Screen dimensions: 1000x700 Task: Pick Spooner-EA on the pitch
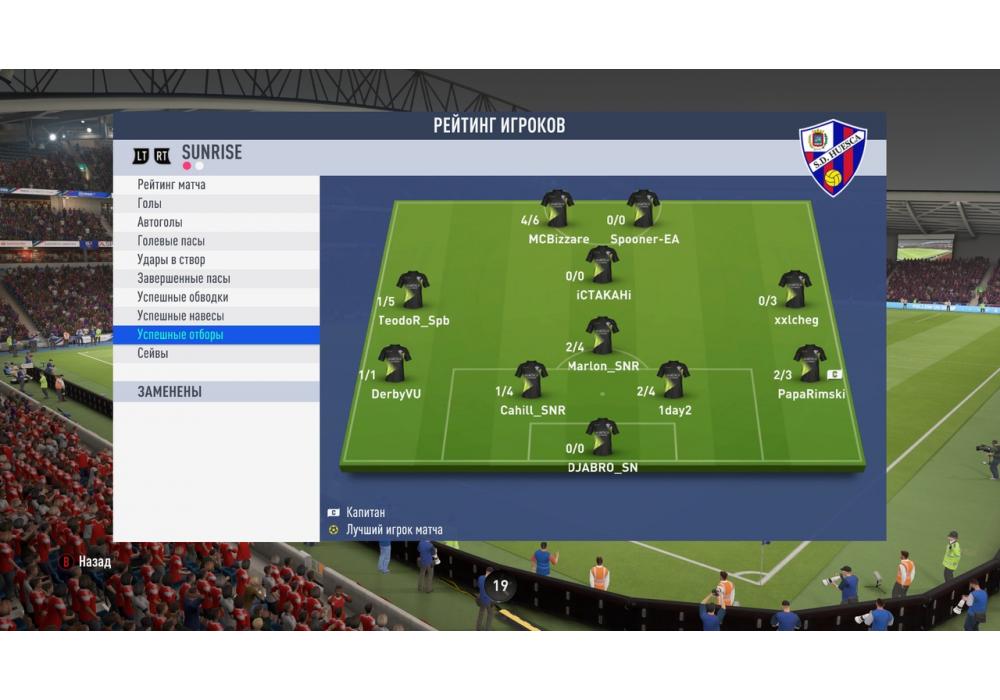[x=643, y=209]
